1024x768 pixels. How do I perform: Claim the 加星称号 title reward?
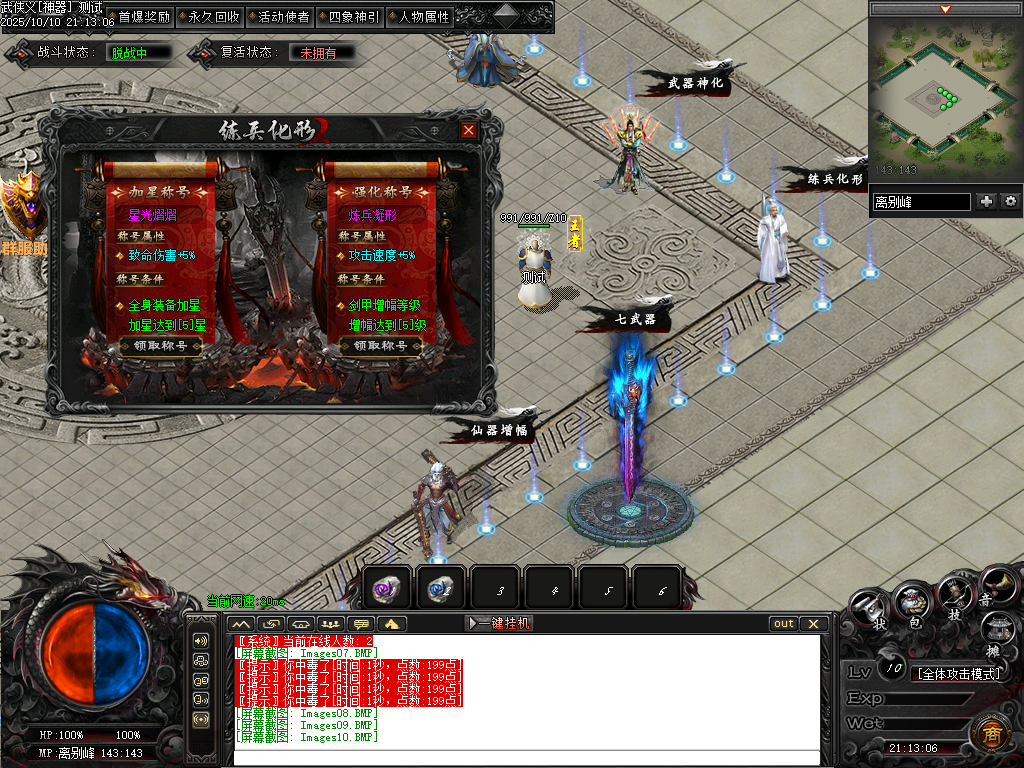coord(160,346)
